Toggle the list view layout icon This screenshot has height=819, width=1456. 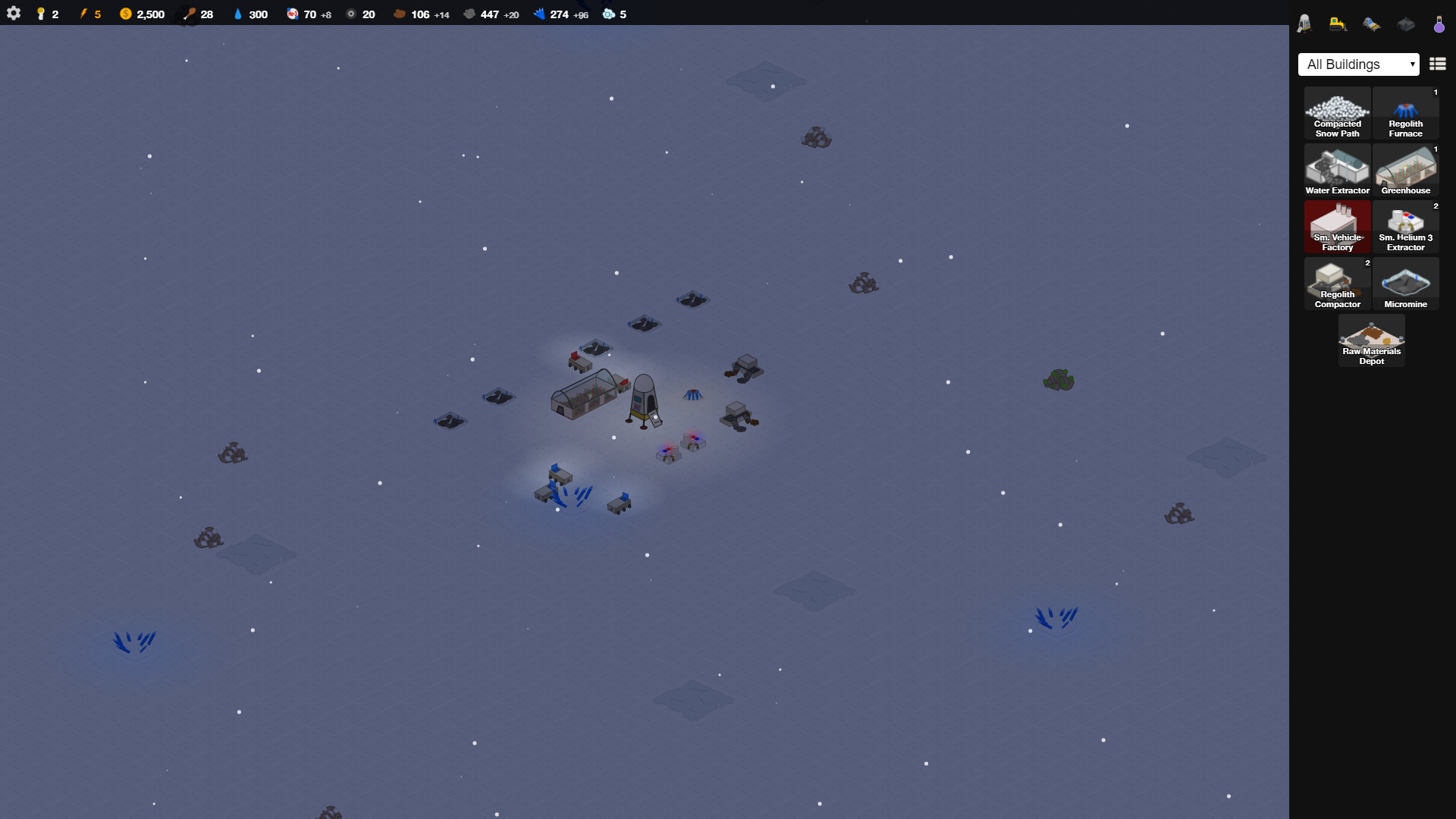[x=1437, y=64]
